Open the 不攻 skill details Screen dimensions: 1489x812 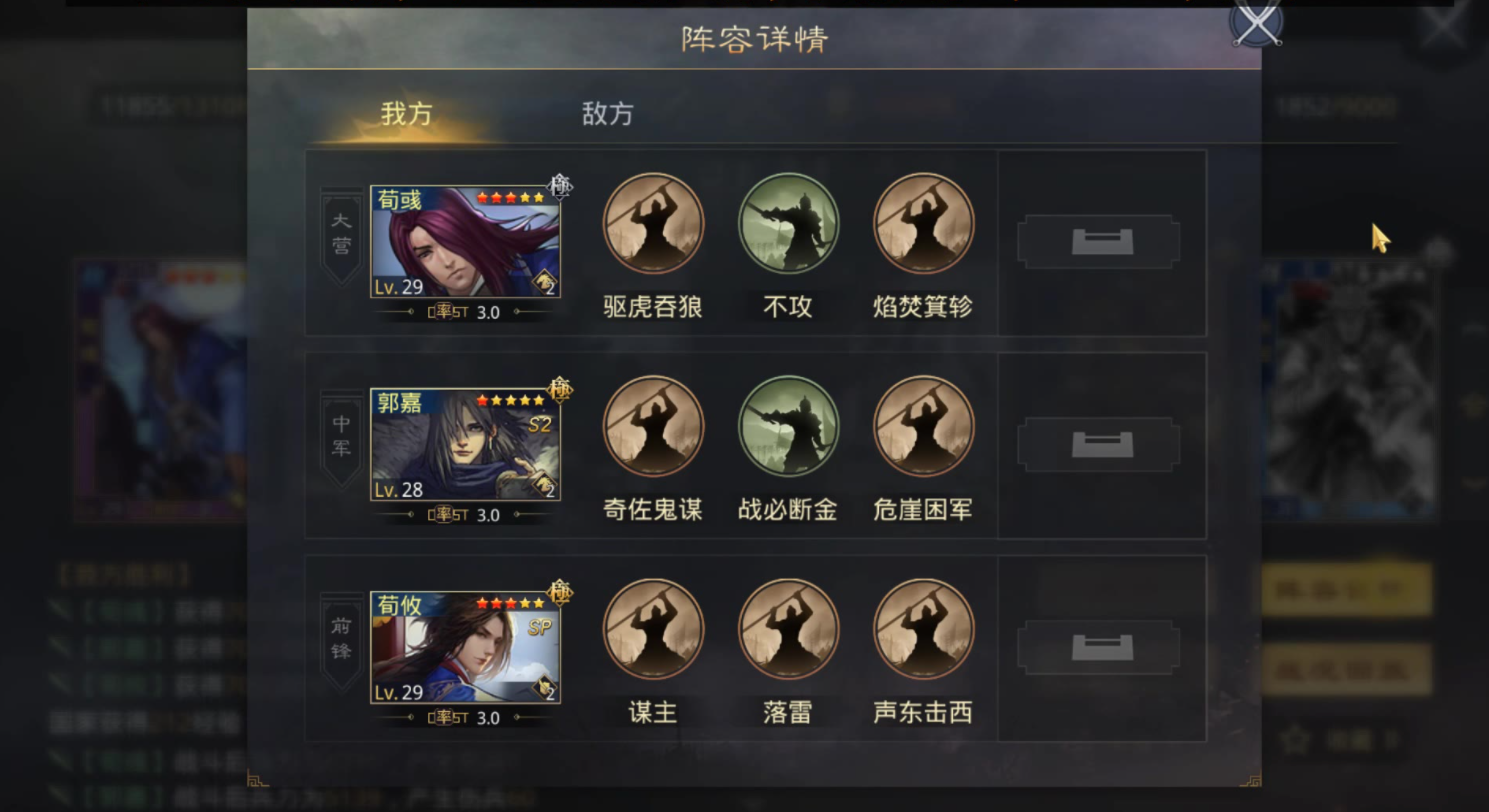pos(788,224)
